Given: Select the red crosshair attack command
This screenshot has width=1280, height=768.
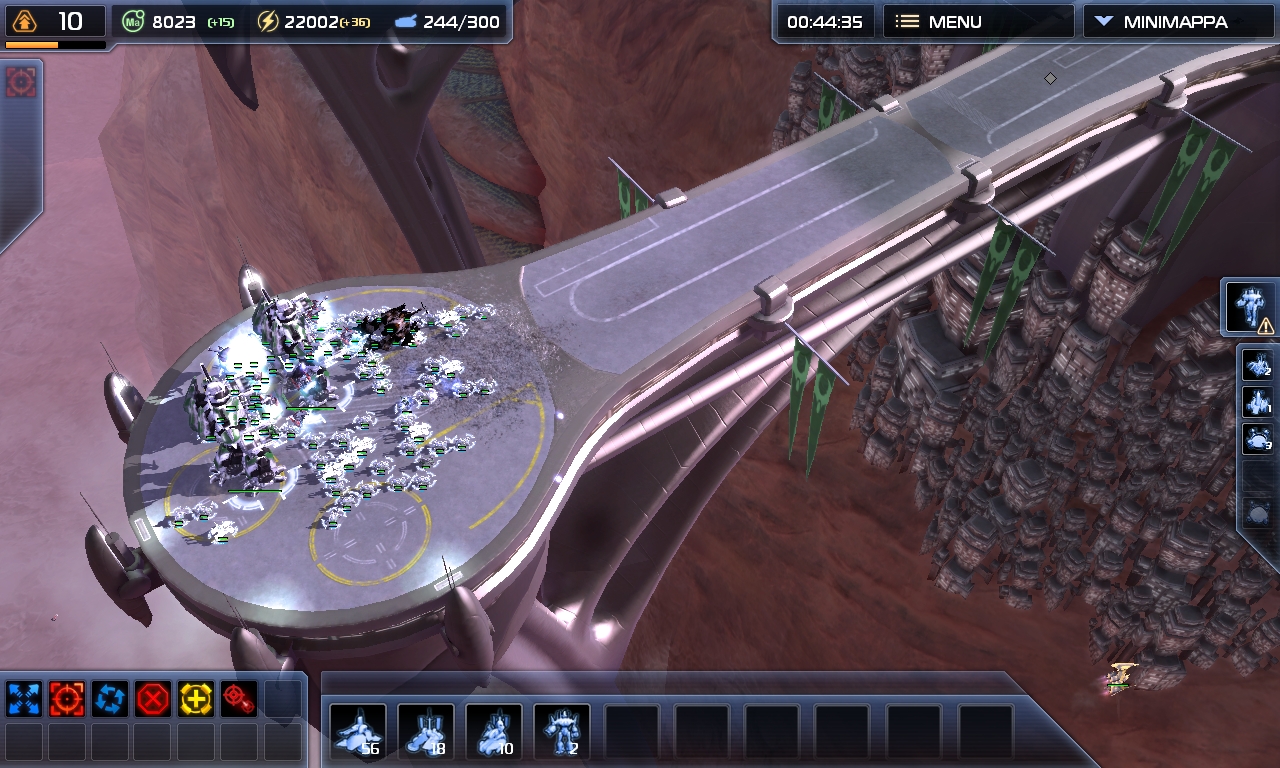Looking at the screenshot, I should pyautogui.click(x=66, y=699).
